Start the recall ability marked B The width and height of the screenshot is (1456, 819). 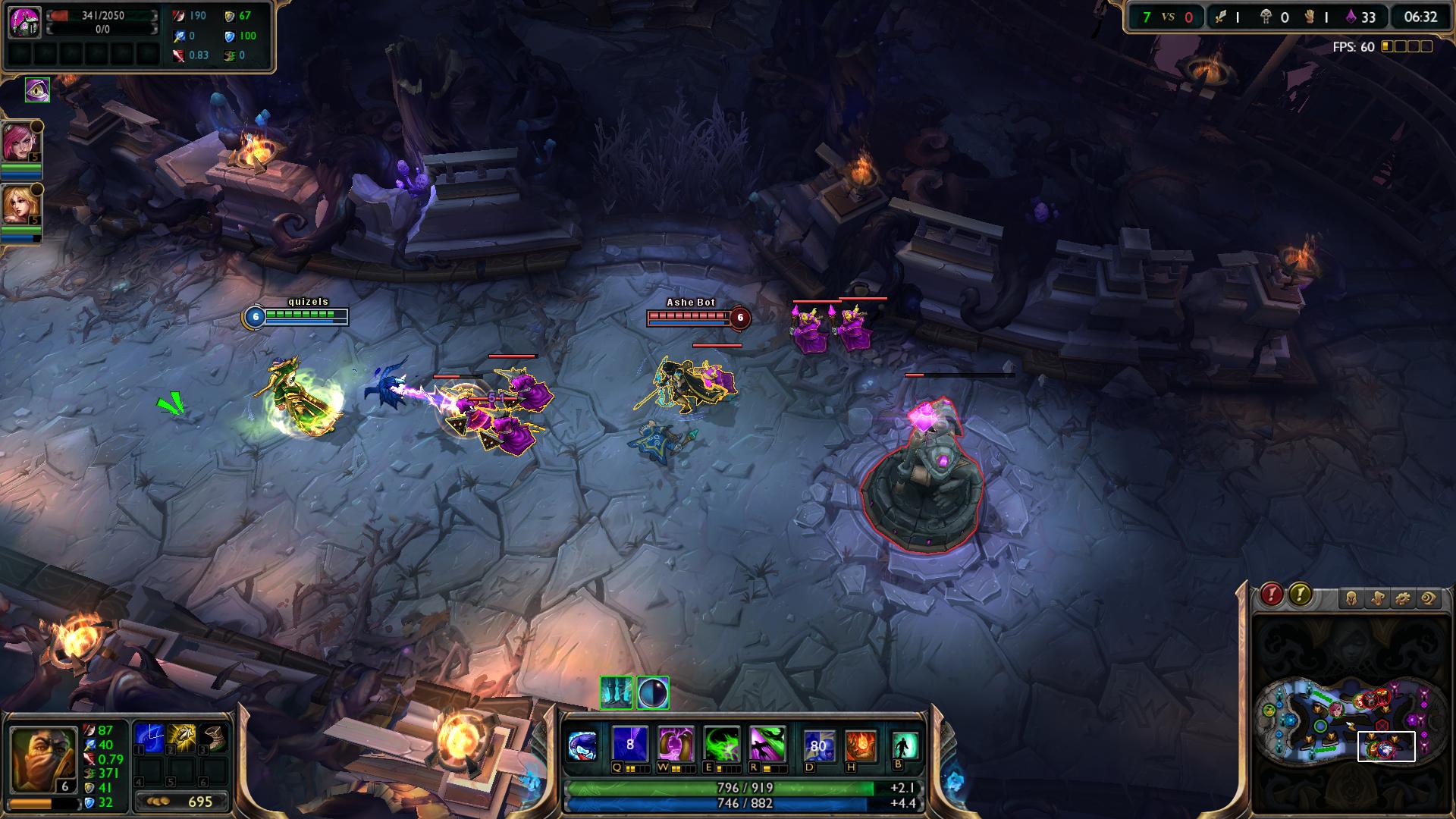[x=904, y=745]
